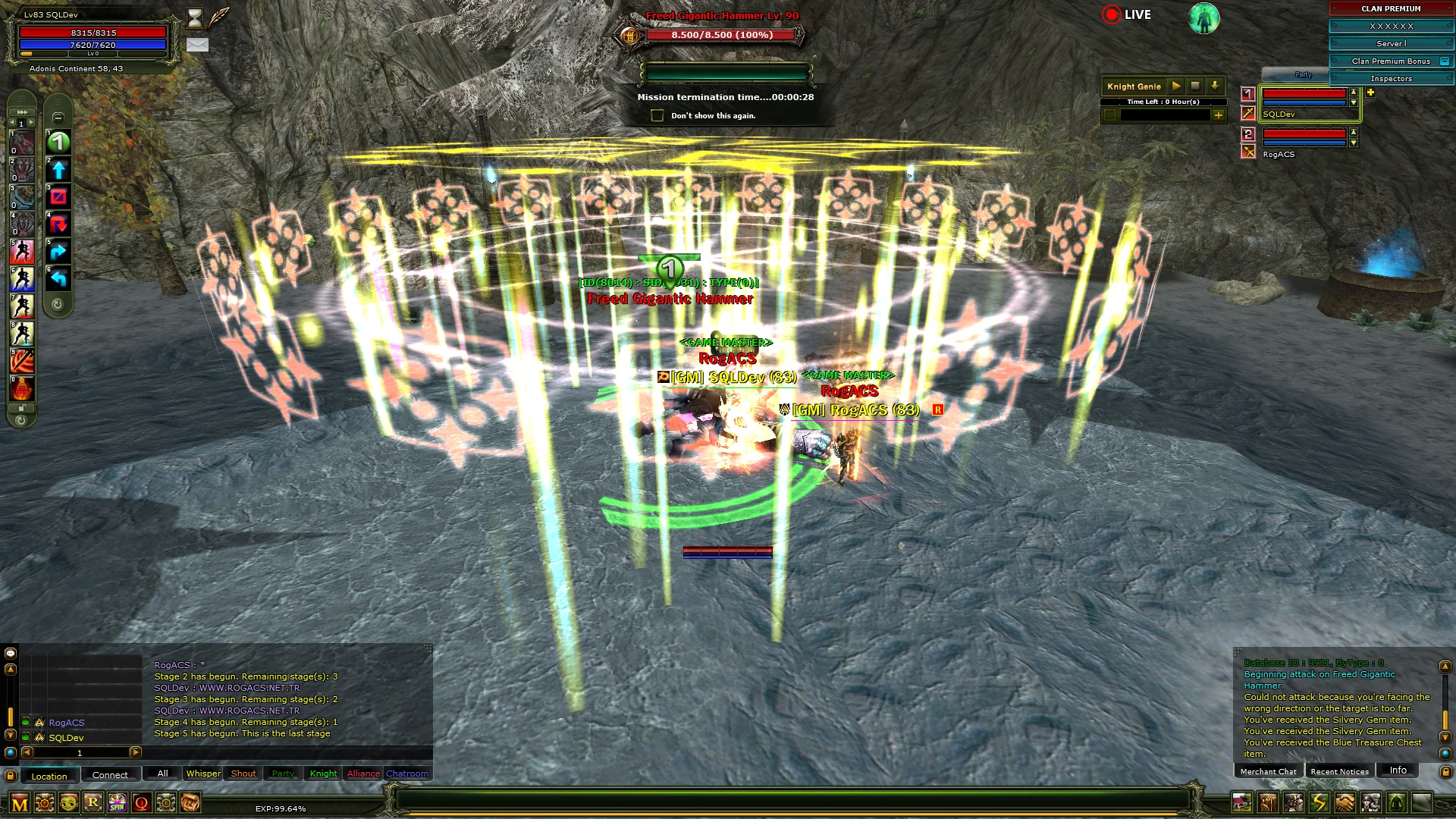Click the lightning bolt skill menu icon
The height and width of the screenshot is (819, 1456).
coord(1319,802)
